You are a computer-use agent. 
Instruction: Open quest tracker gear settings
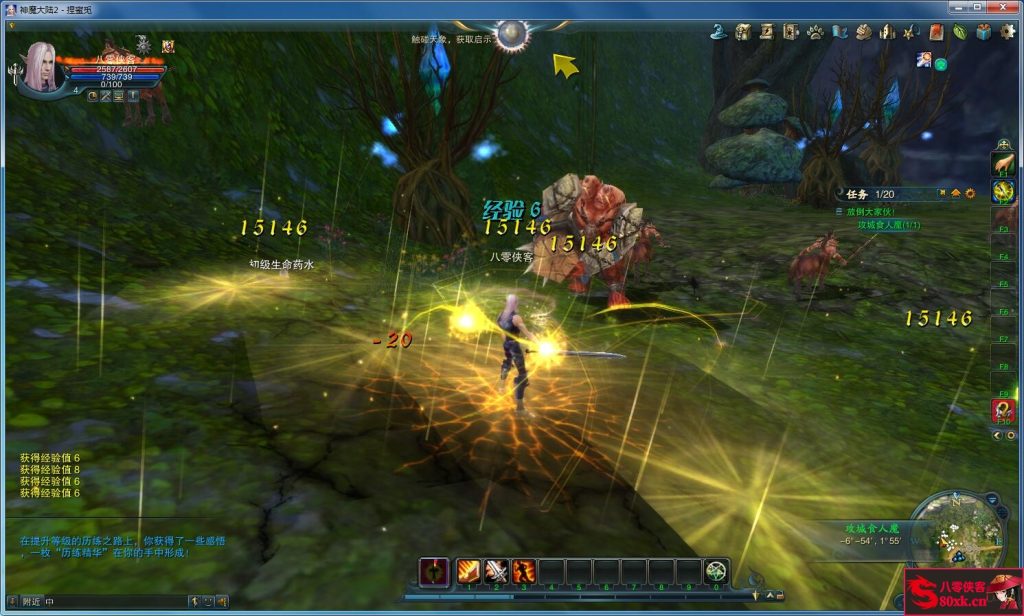[970, 193]
